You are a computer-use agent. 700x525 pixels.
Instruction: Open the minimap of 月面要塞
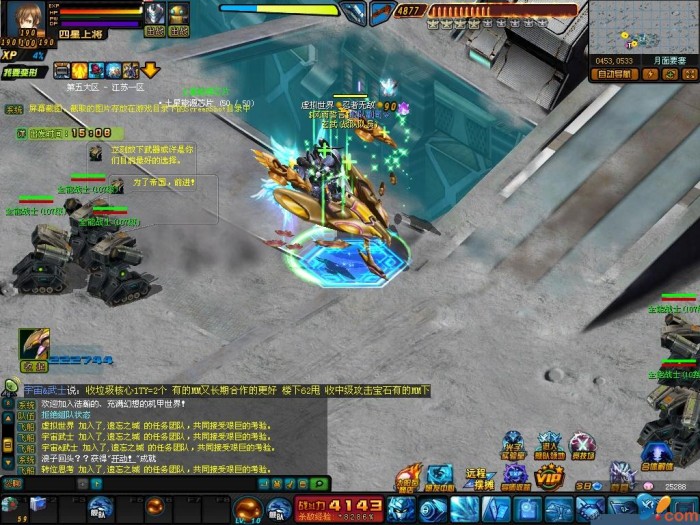[x=641, y=27]
